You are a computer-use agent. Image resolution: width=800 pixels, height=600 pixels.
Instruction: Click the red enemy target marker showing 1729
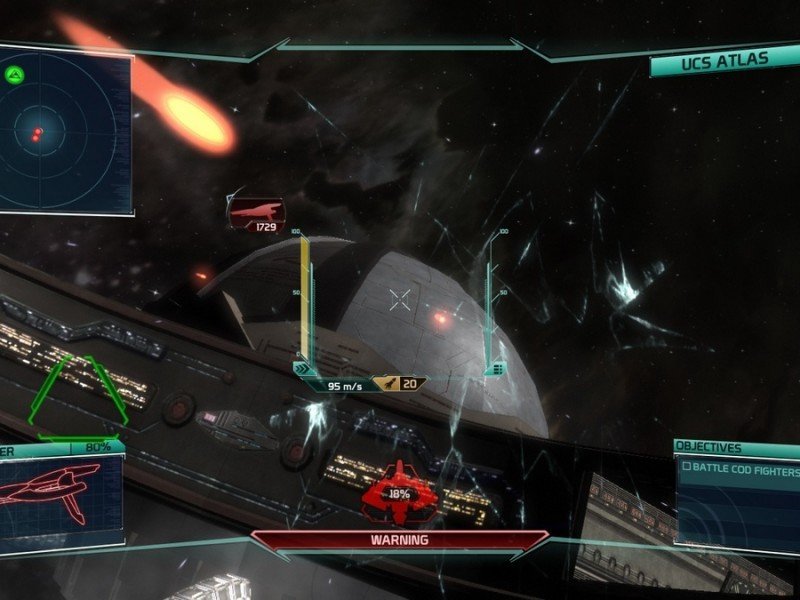point(256,214)
